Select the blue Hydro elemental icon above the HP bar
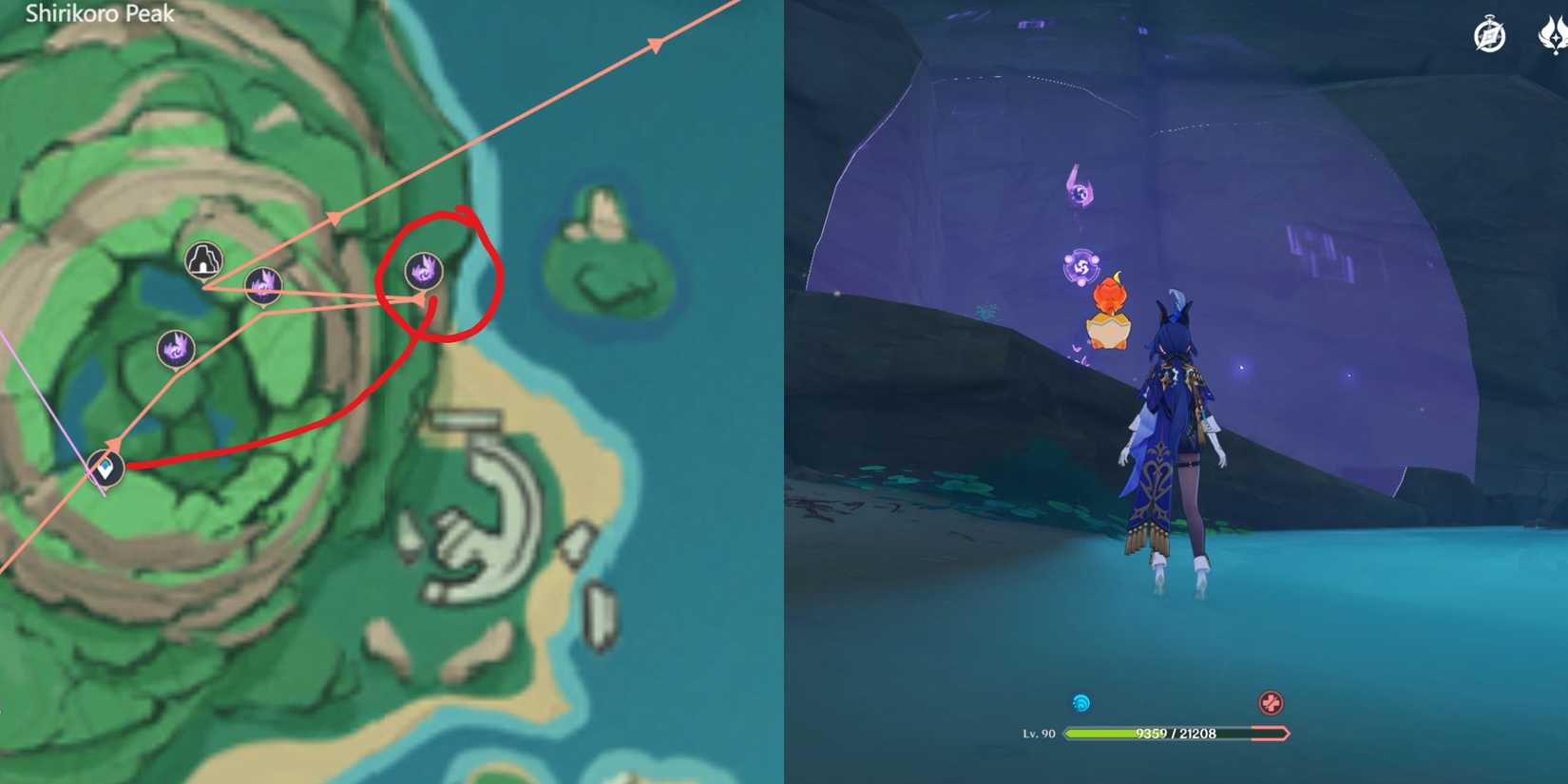The image size is (1568, 784). 1081,700
